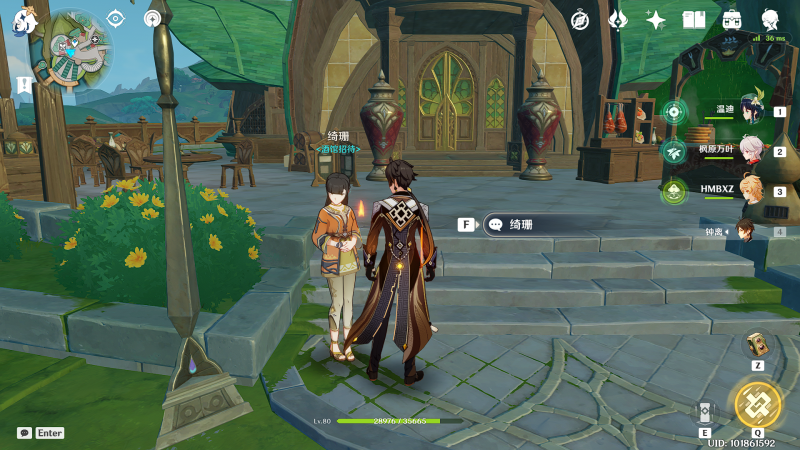Open the events compass icon
Screen dimensions: 800x450
click(x=580, y=19)
